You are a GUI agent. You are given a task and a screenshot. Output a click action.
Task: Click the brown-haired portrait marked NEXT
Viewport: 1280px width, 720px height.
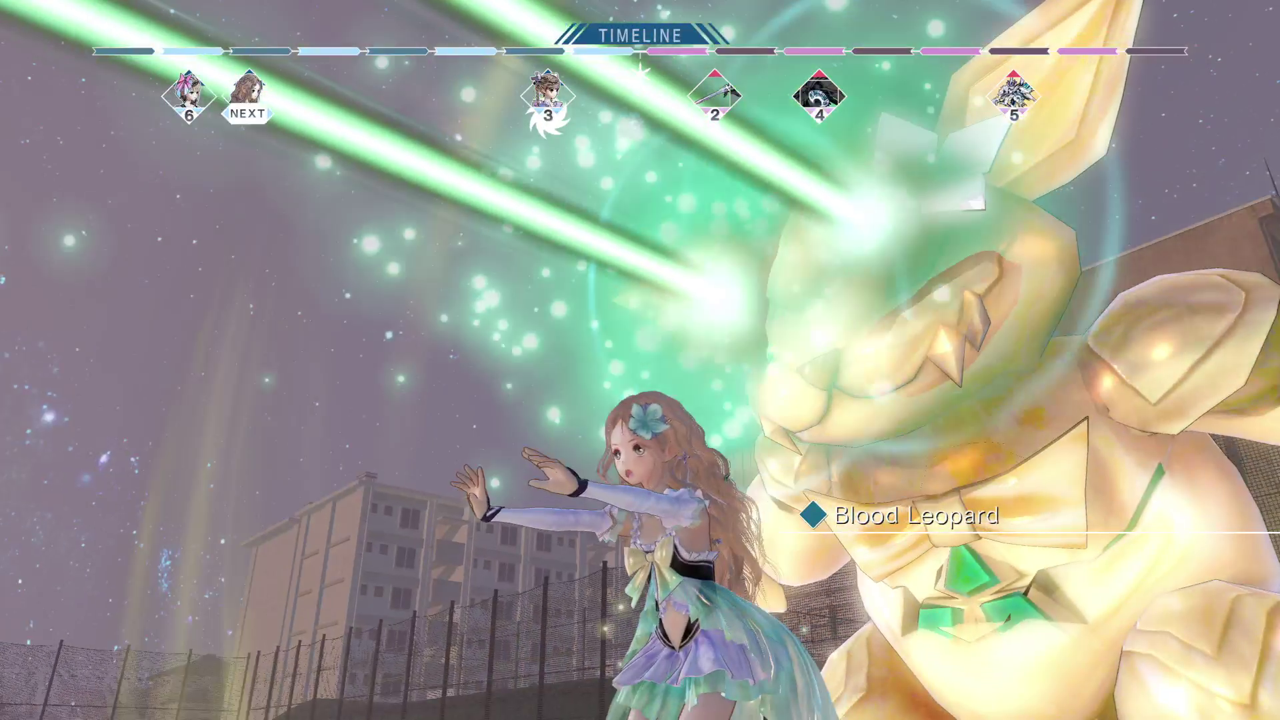(247, 93)
